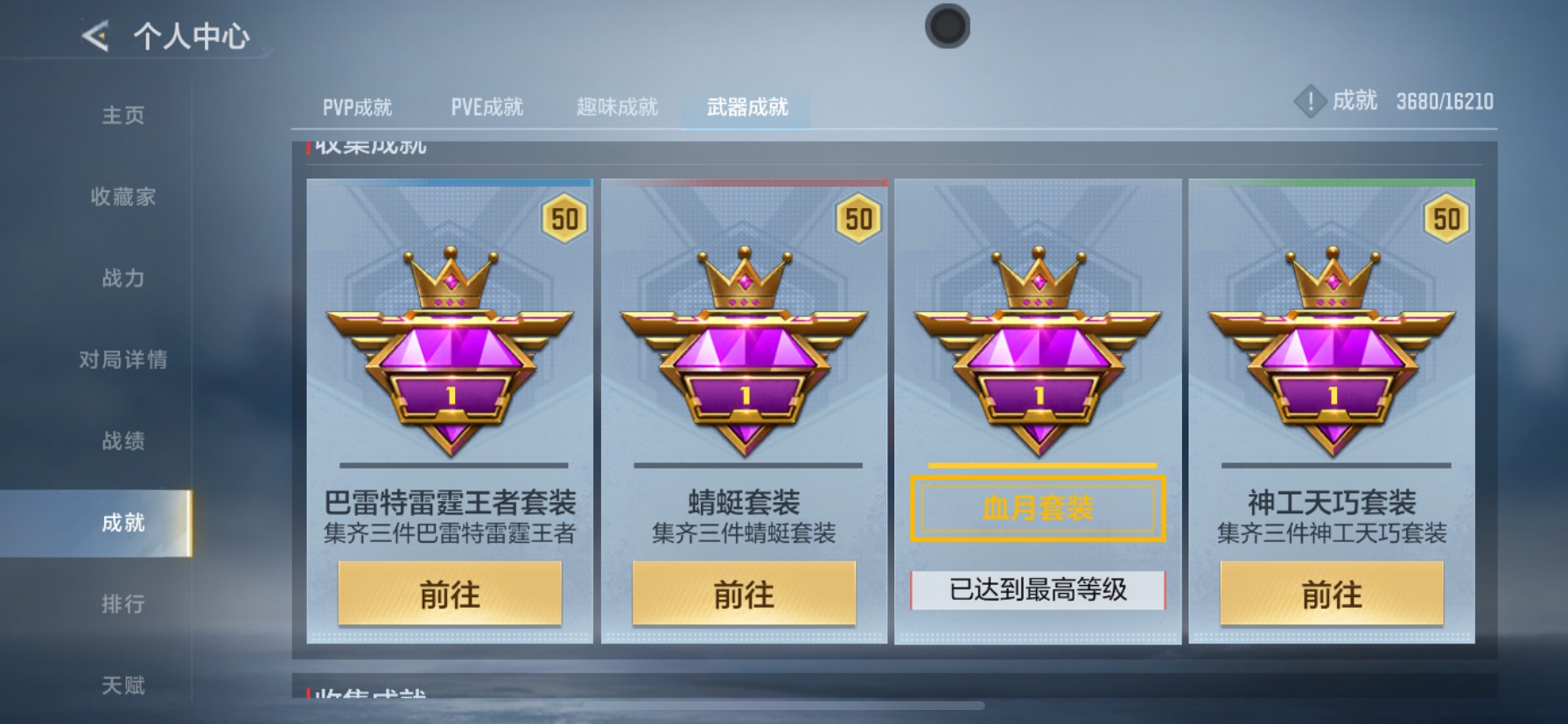Image resolution: width=1568 pixels, height=724 pixels.
Task: Open the 收藏家 section in sidebar
Action: point(122,198)
